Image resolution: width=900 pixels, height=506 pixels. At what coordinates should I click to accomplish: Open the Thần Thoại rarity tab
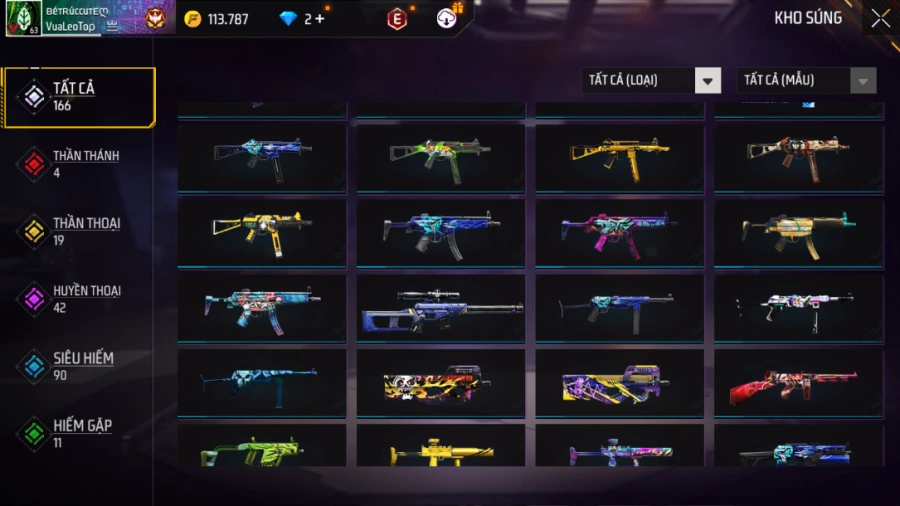(x=80, y=231)
